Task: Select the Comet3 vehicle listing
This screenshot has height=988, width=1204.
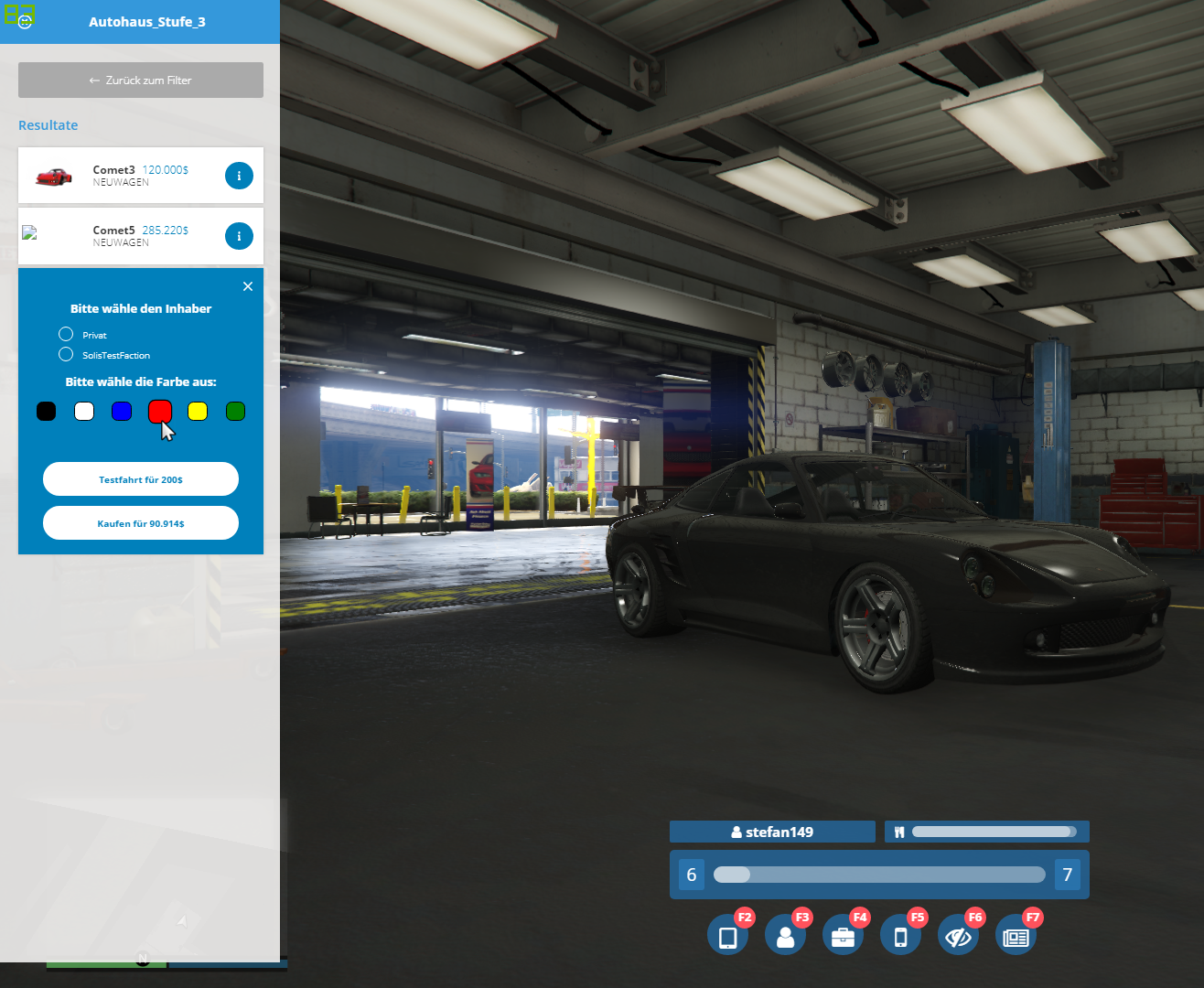Action: [x=119, y=175]
